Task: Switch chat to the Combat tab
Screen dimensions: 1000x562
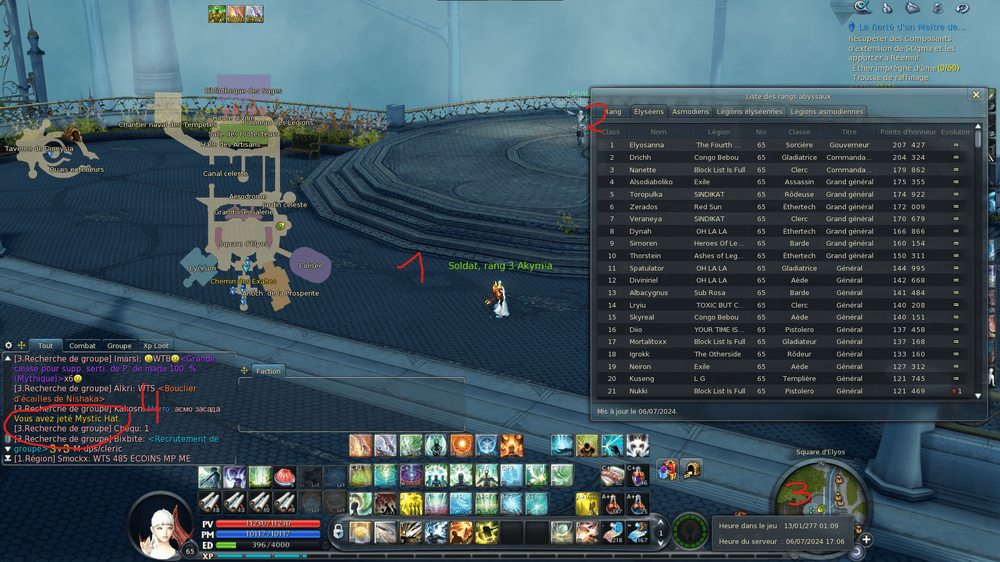Action: [x=82, y=346]
